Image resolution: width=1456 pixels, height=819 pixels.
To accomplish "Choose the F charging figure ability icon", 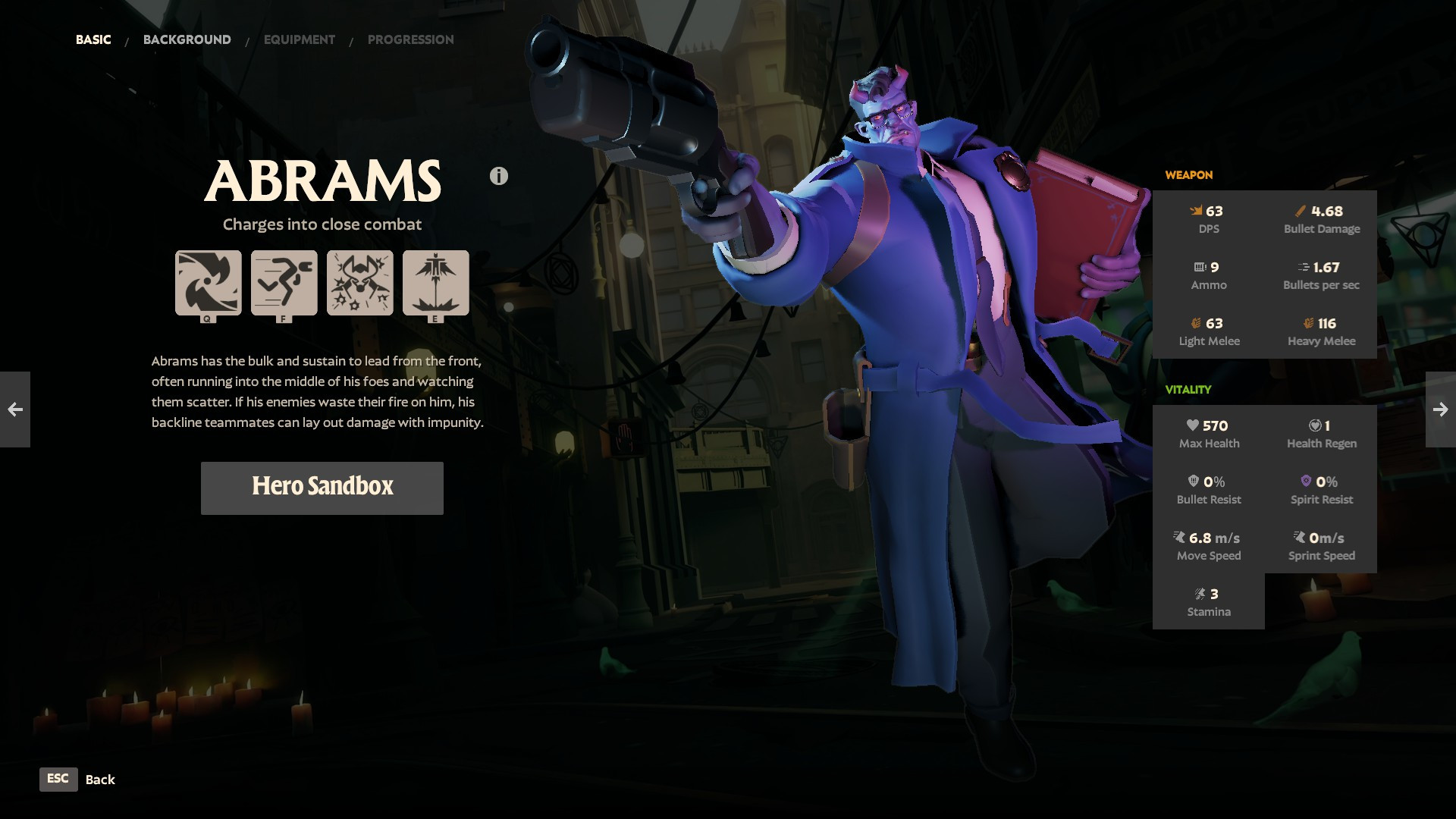I will (x=284, y=283).
